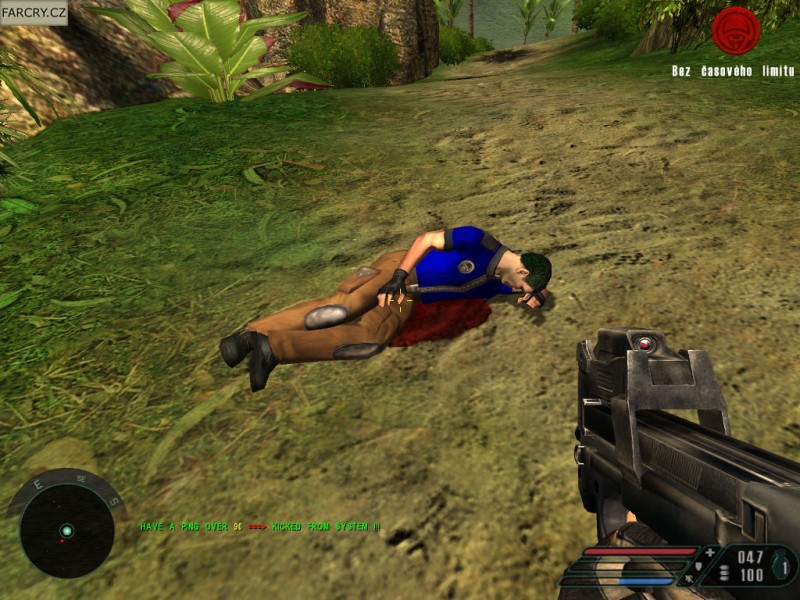This screenshot has width=800, height=600.
Task: Click the running man stamina icon
Action: [688, 578]
